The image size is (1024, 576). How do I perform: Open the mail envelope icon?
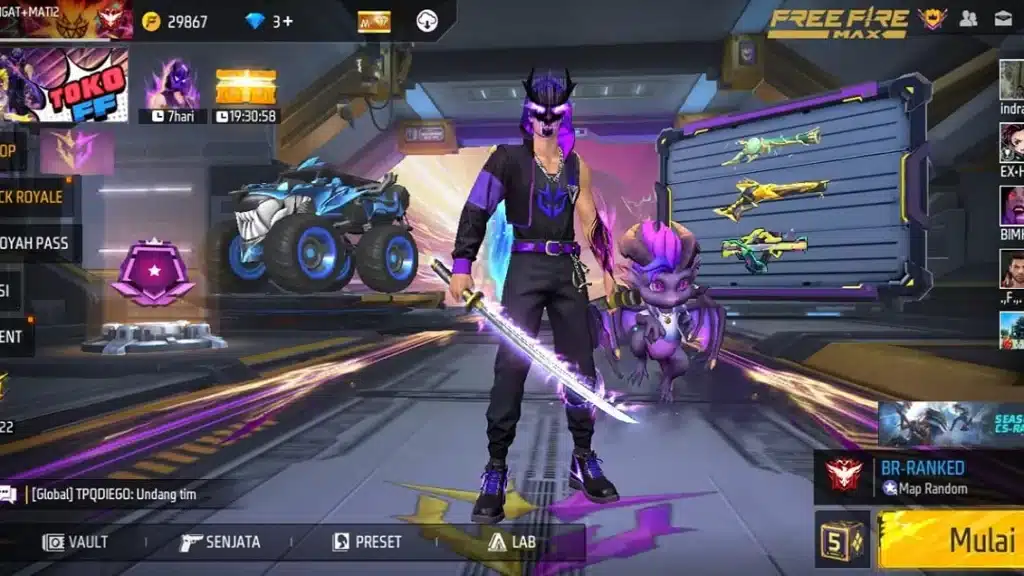pos(1002,18)
